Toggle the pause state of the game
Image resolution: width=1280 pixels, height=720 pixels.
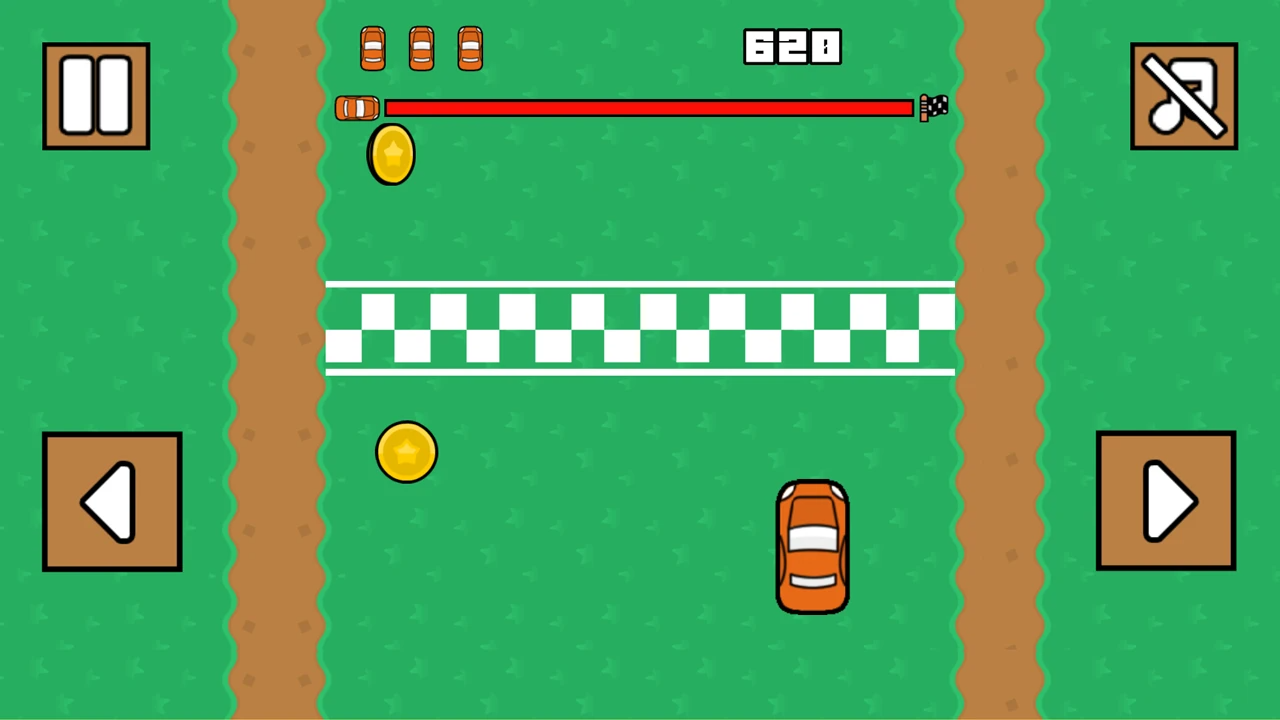[x=95, y=93]
